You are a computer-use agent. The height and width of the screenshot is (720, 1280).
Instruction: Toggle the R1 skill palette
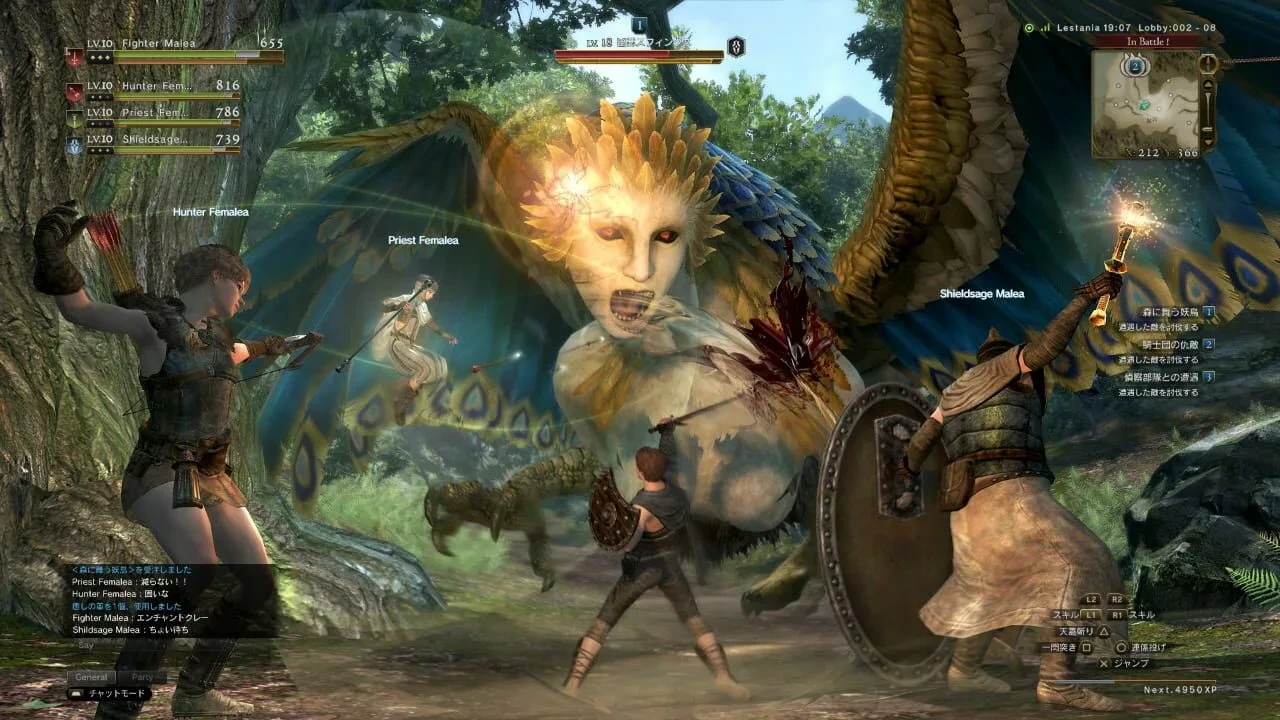(x=1118, y=615)
